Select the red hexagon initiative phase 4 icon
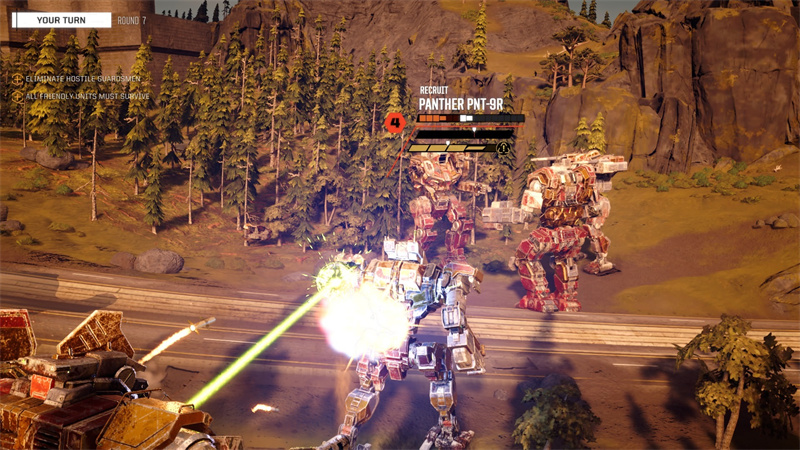 [395, 124]
